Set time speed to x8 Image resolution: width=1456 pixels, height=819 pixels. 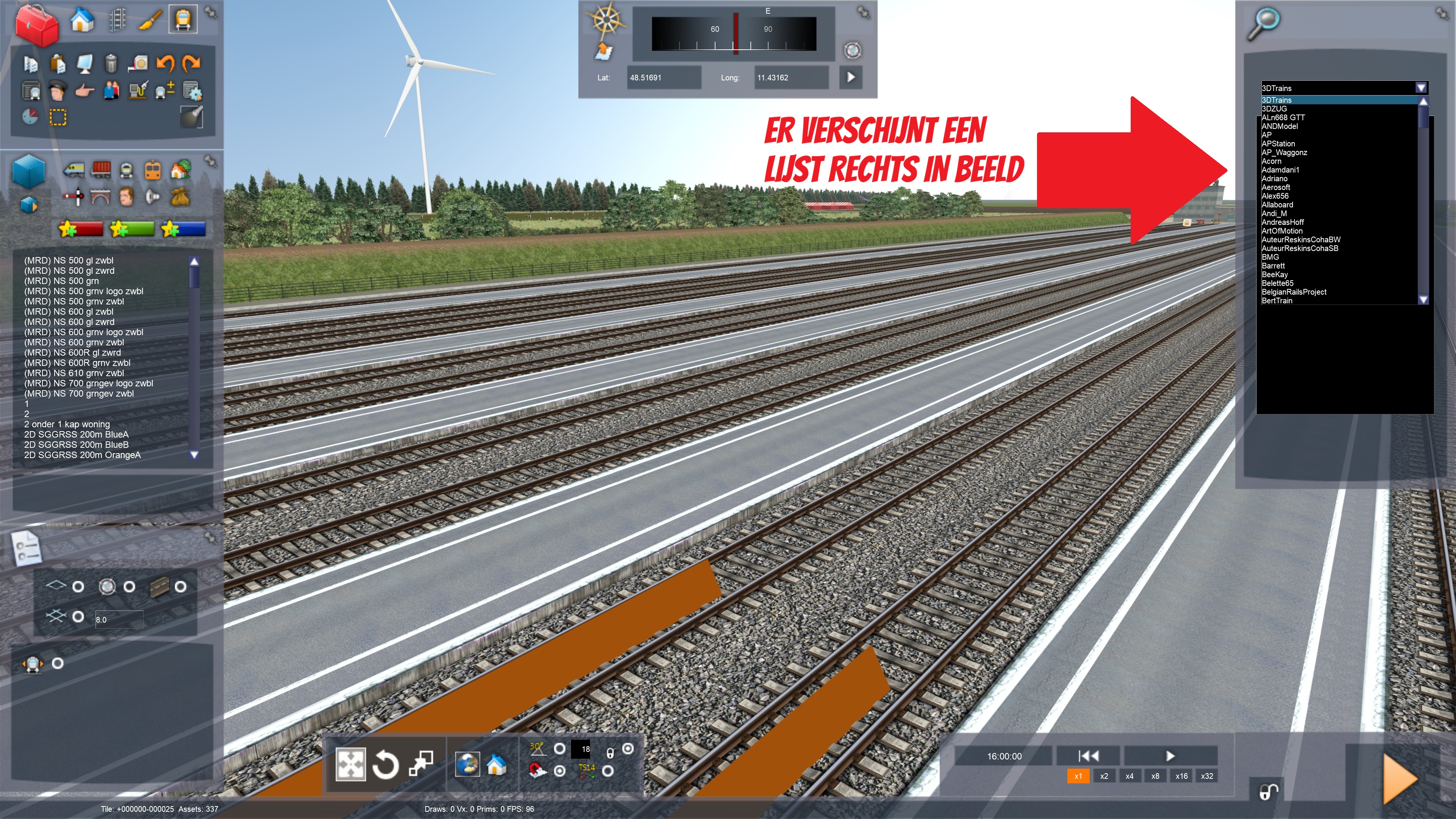(1155, 776)
